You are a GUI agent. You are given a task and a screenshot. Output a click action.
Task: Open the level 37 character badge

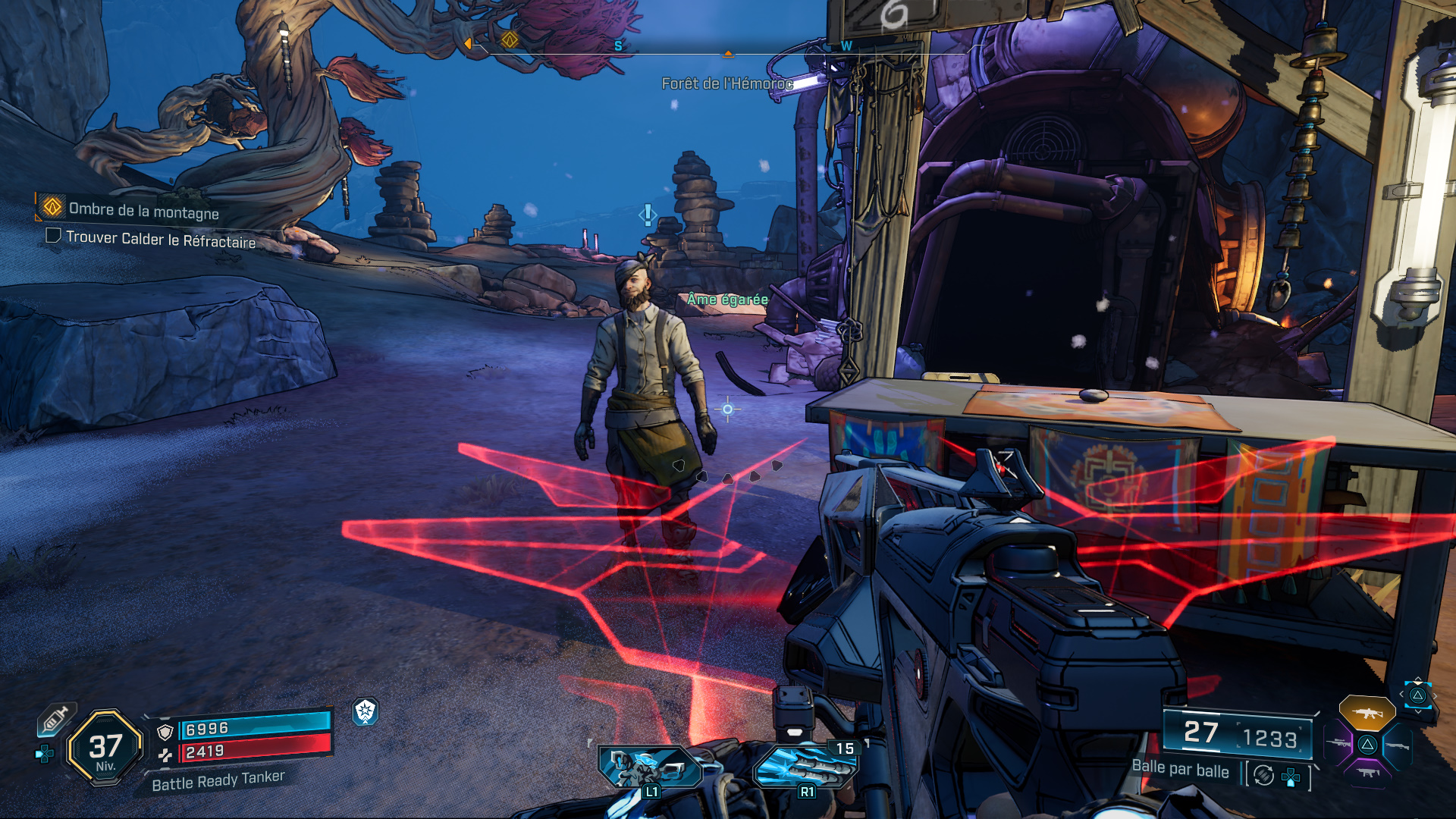(105, 748)
